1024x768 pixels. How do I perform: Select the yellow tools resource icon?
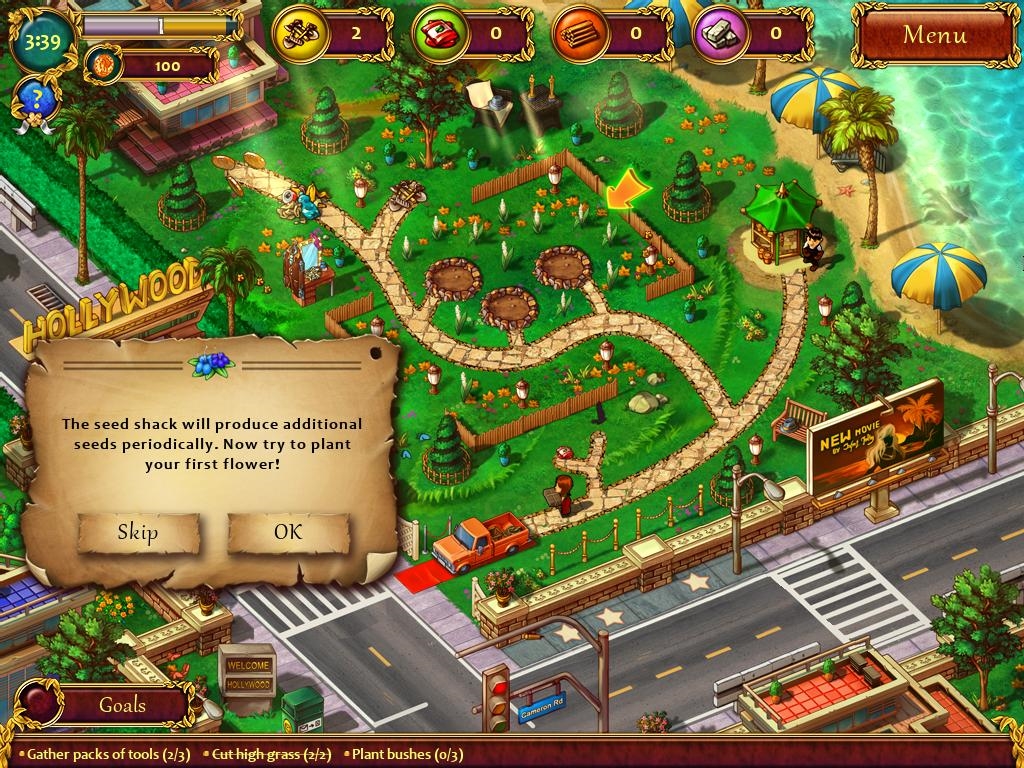299,32
